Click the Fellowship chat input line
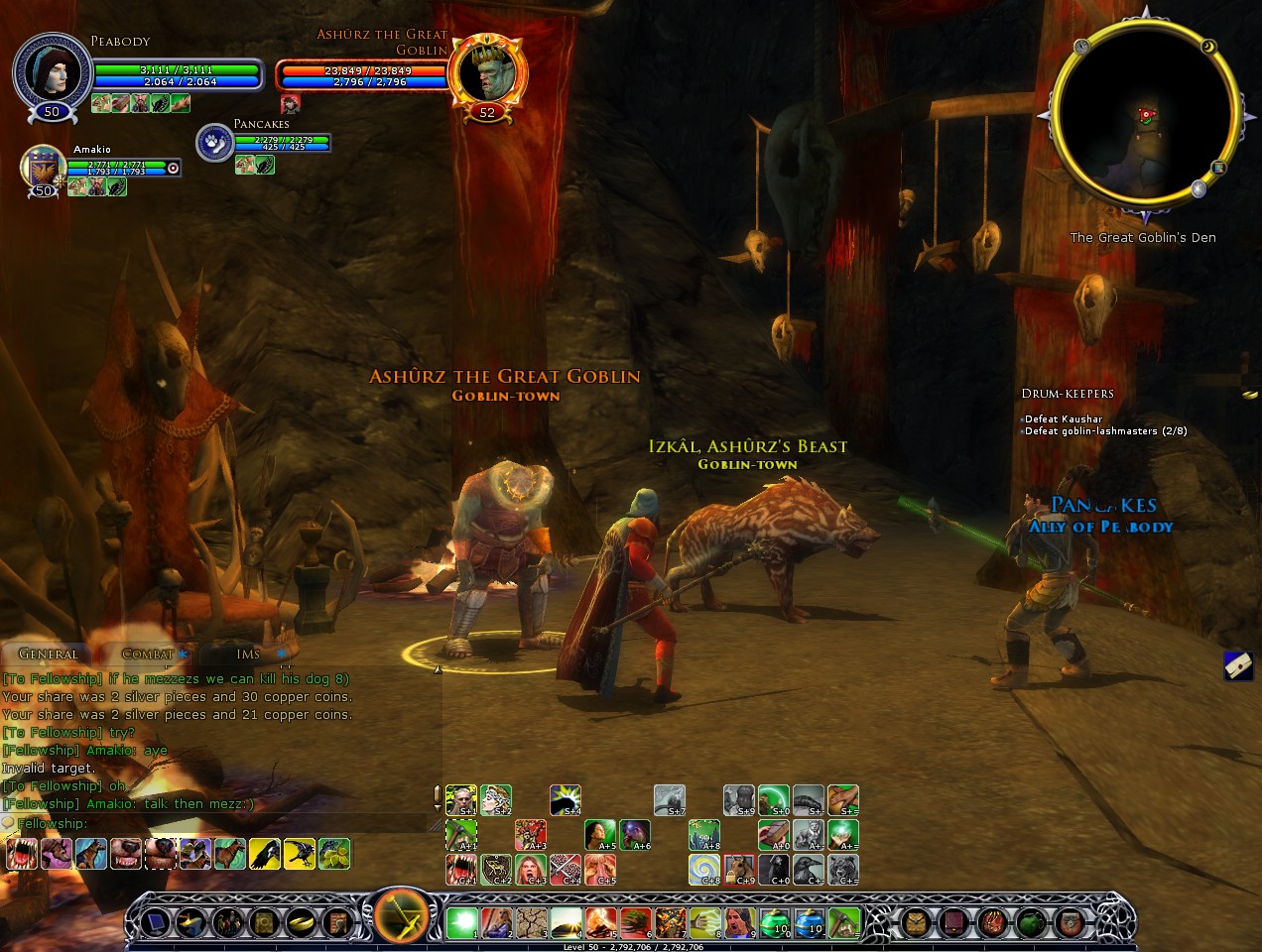Screen dimensions: 1262x952 (x=218, y=823)
